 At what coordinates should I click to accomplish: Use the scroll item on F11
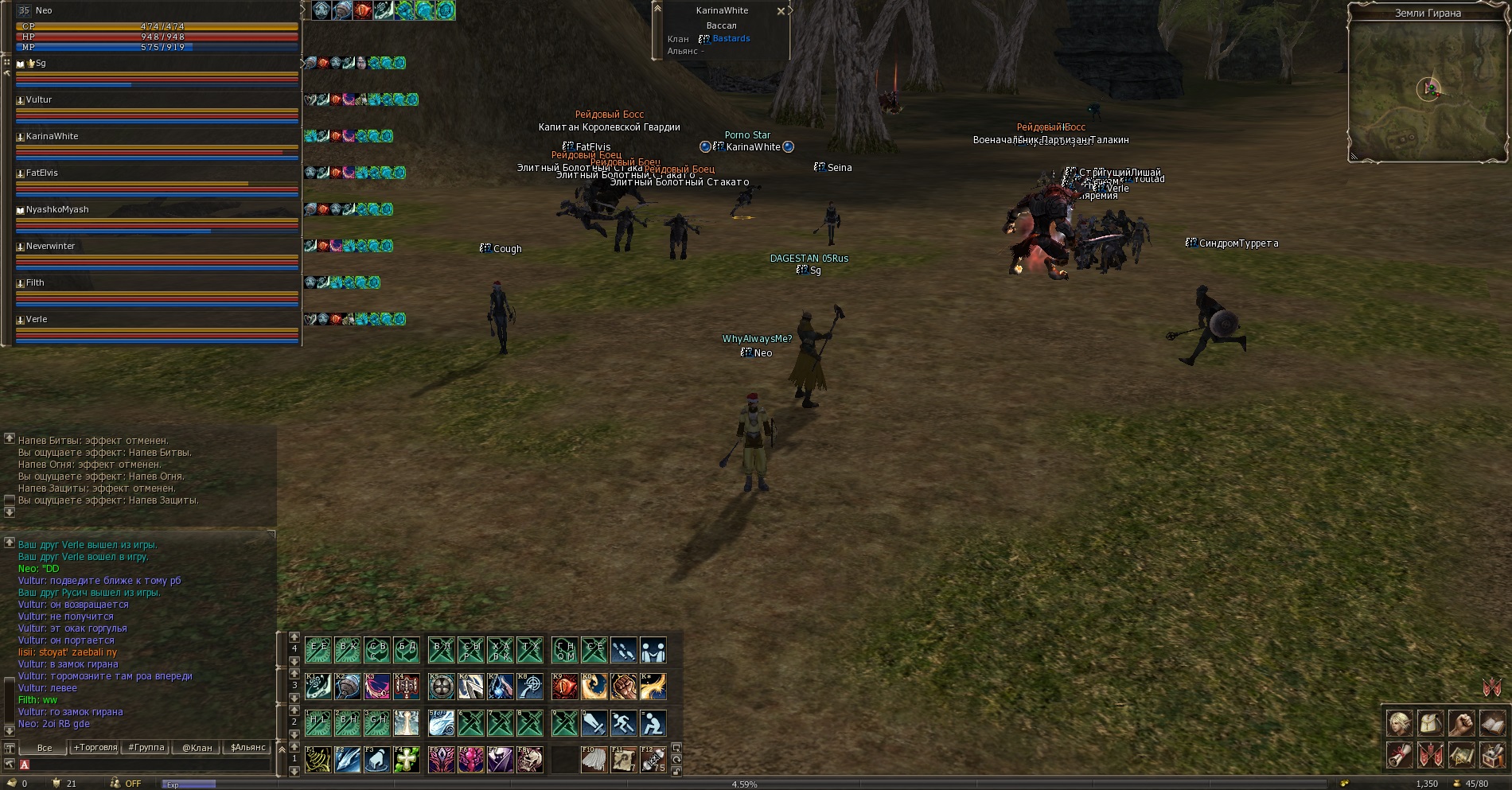click(623, 760)
